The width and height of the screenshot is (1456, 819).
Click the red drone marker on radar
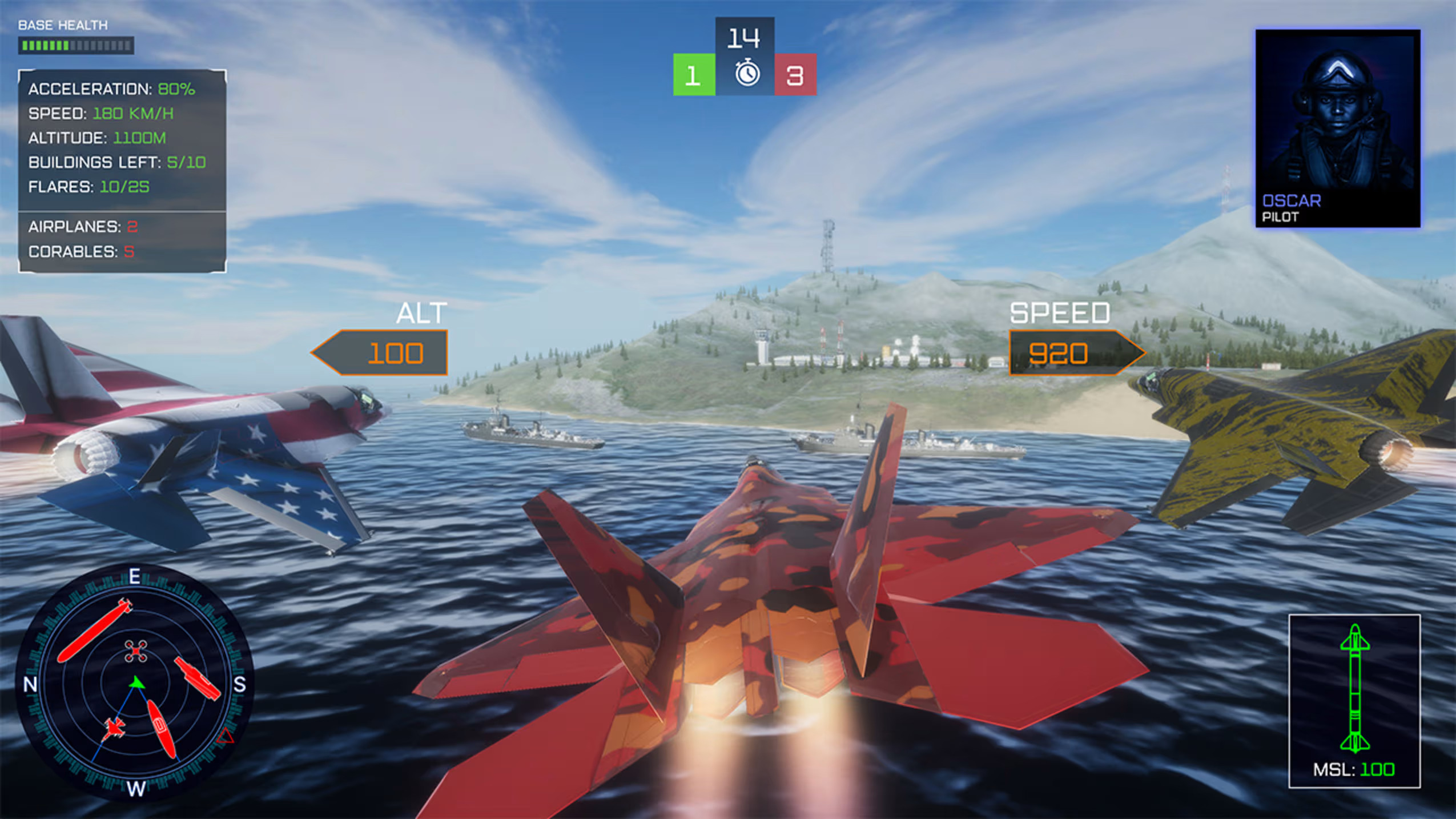tap(136, 651)
